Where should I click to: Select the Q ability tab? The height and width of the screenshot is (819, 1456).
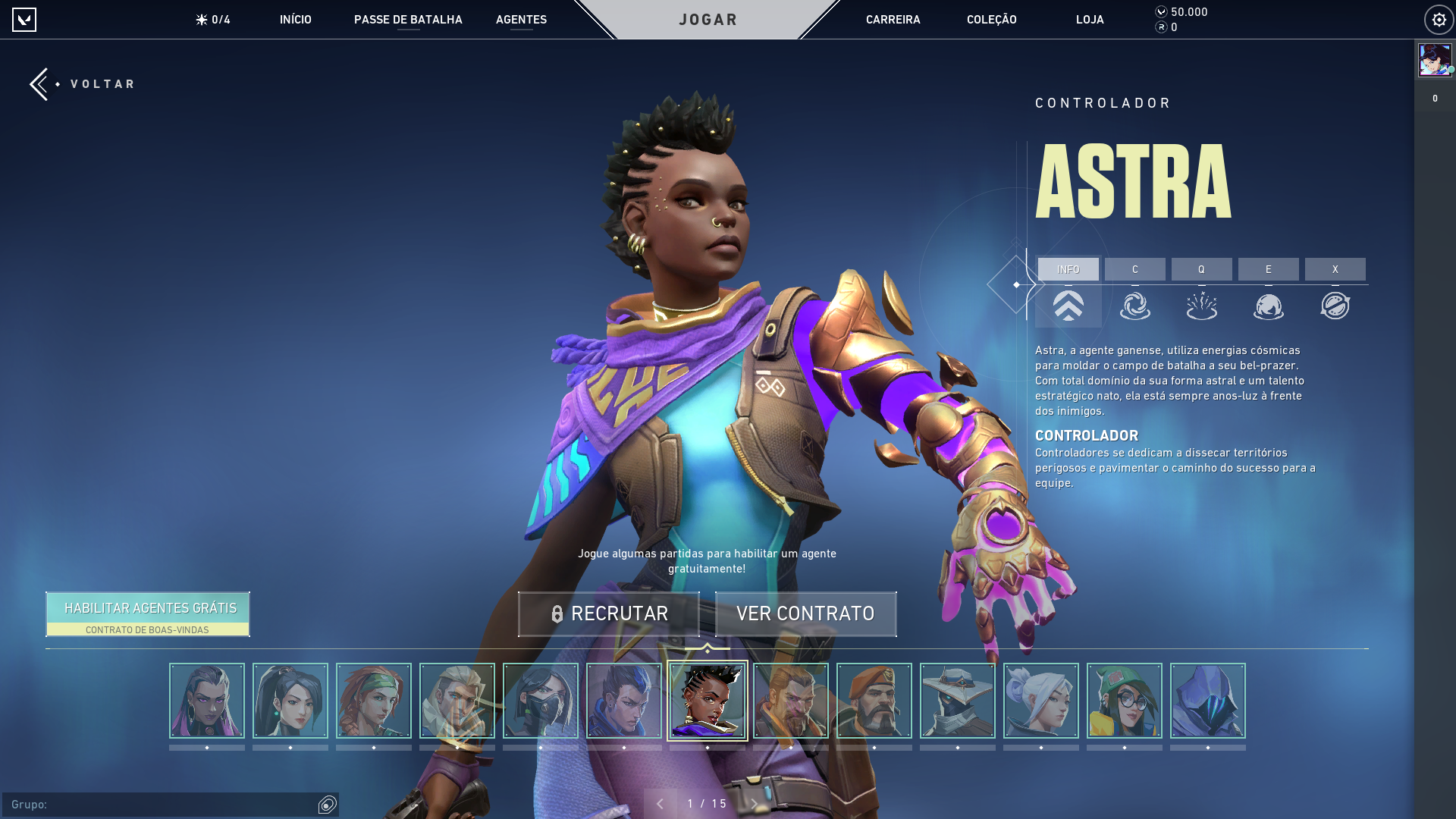[x=1201, y=270]
